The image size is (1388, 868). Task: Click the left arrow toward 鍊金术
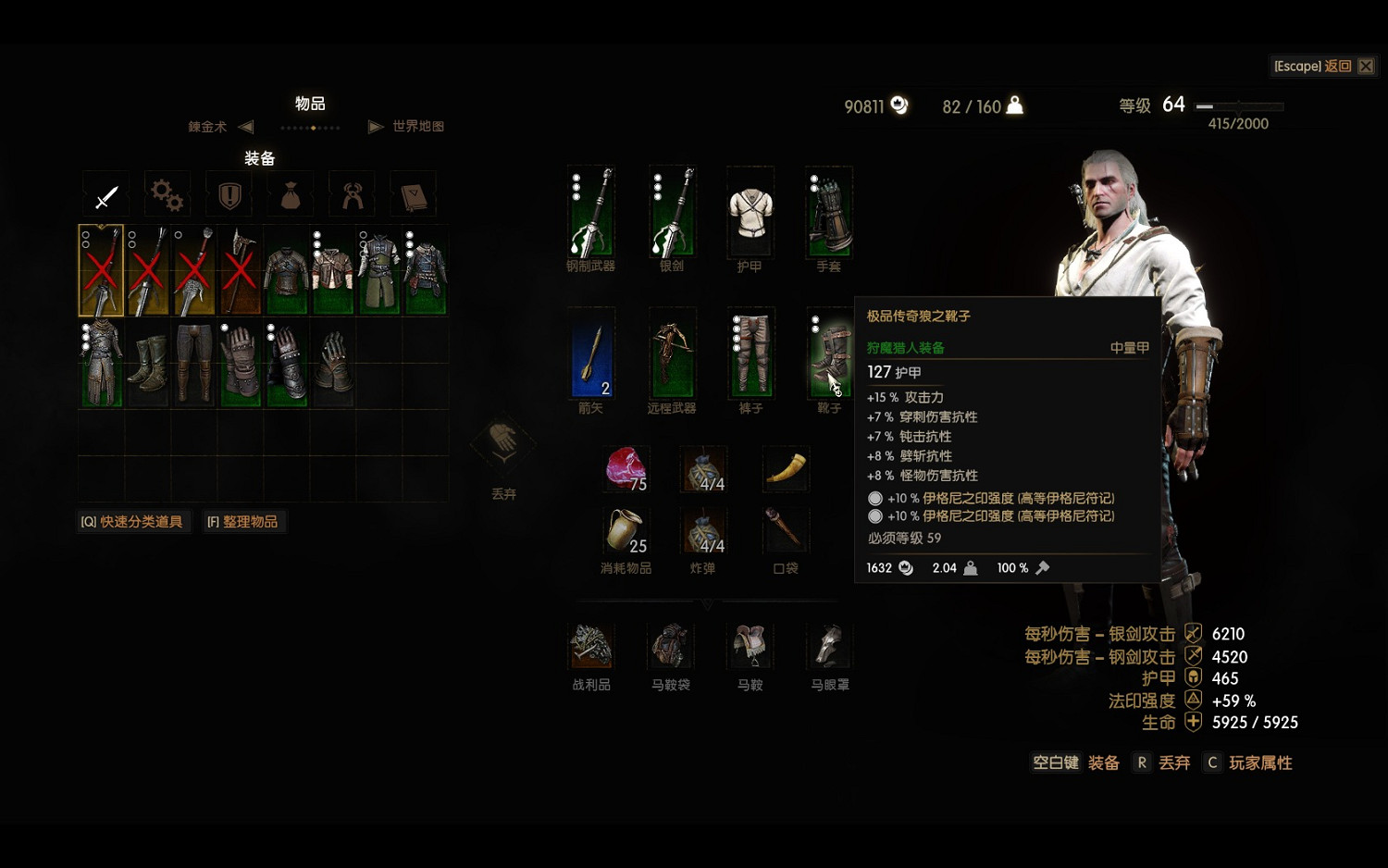coord(243,127)
